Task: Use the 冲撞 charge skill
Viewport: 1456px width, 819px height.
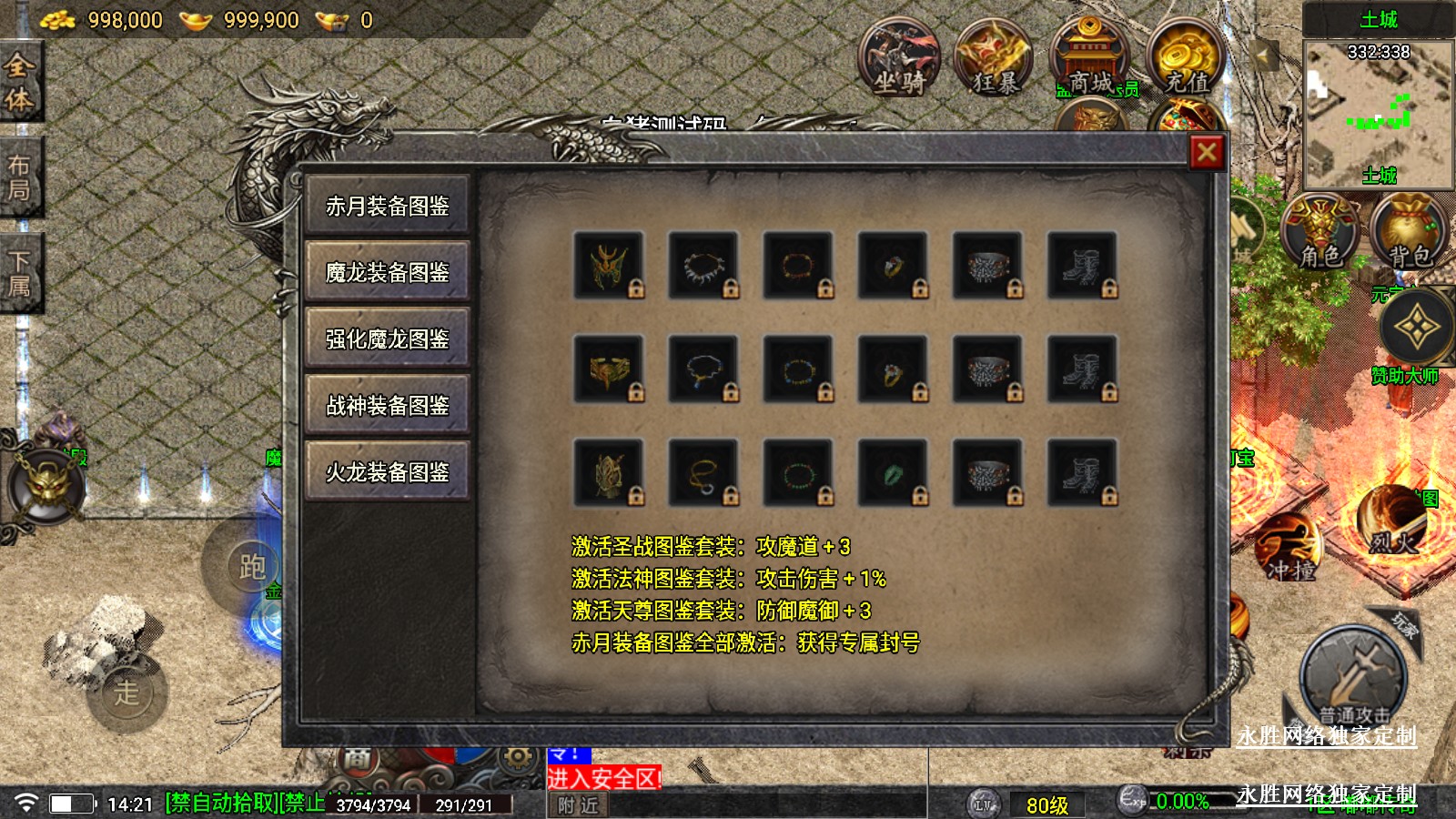Action: [x=1289, y=548]
